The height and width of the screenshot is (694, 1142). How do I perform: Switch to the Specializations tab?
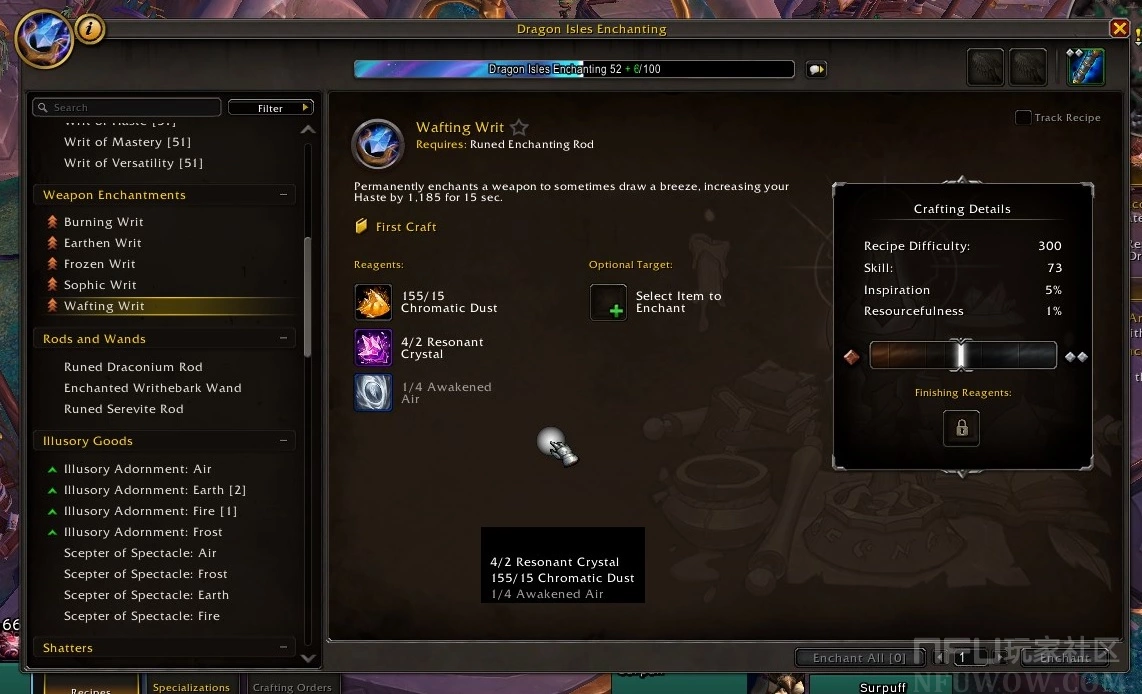point(191,687)
